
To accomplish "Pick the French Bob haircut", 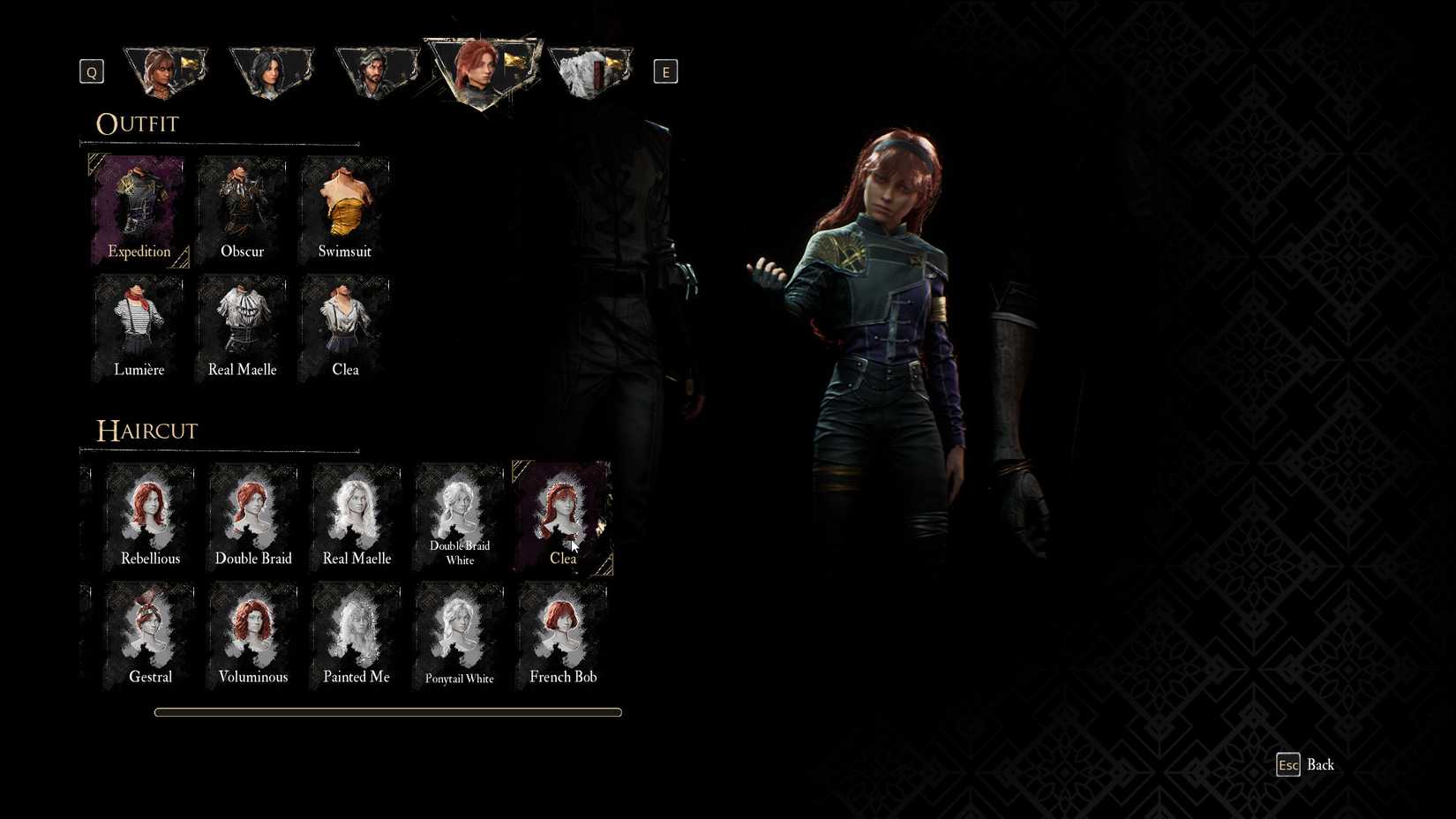I will coord(562,634).
